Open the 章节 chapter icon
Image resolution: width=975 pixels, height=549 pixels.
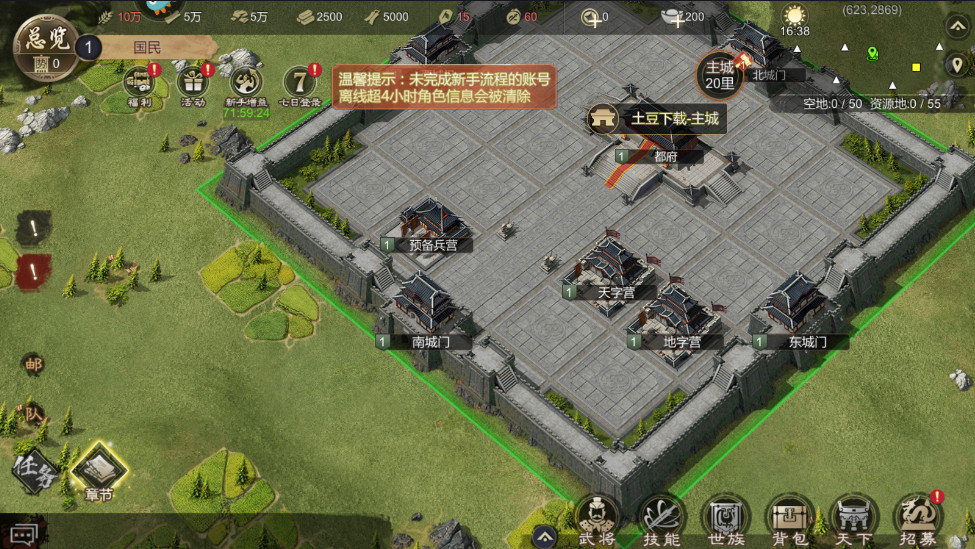(x=98, y=468)
